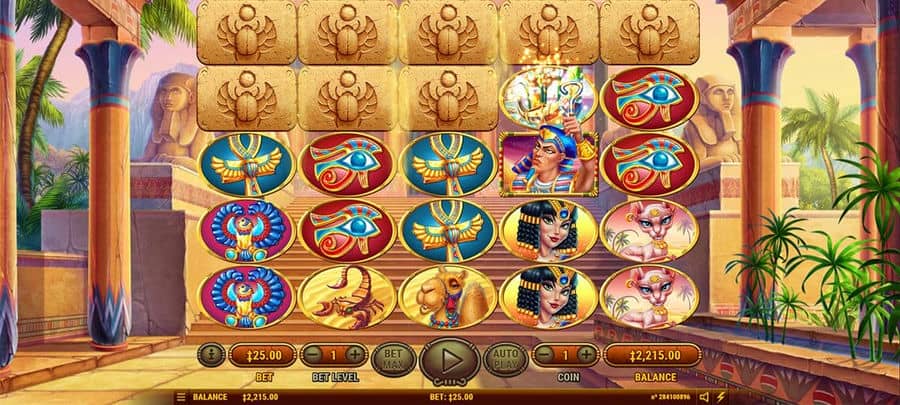Decrease the bet level

click(x=312, y=354)
